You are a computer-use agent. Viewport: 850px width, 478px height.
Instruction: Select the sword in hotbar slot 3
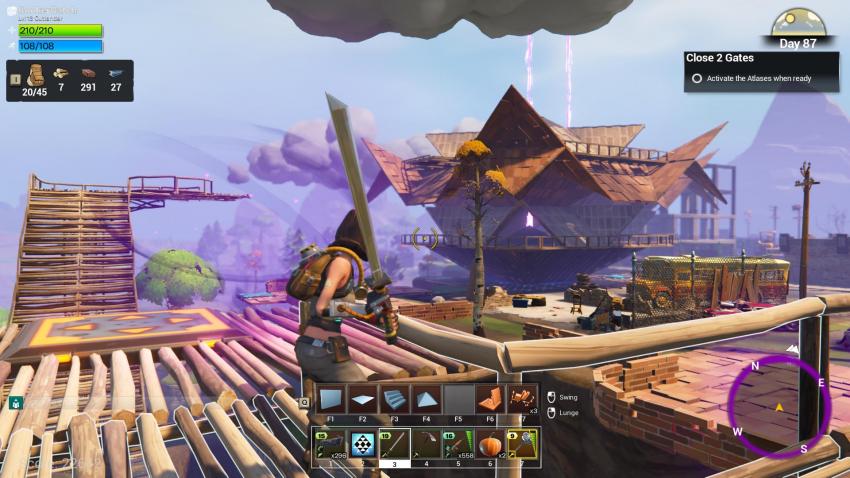click(394, 443)
